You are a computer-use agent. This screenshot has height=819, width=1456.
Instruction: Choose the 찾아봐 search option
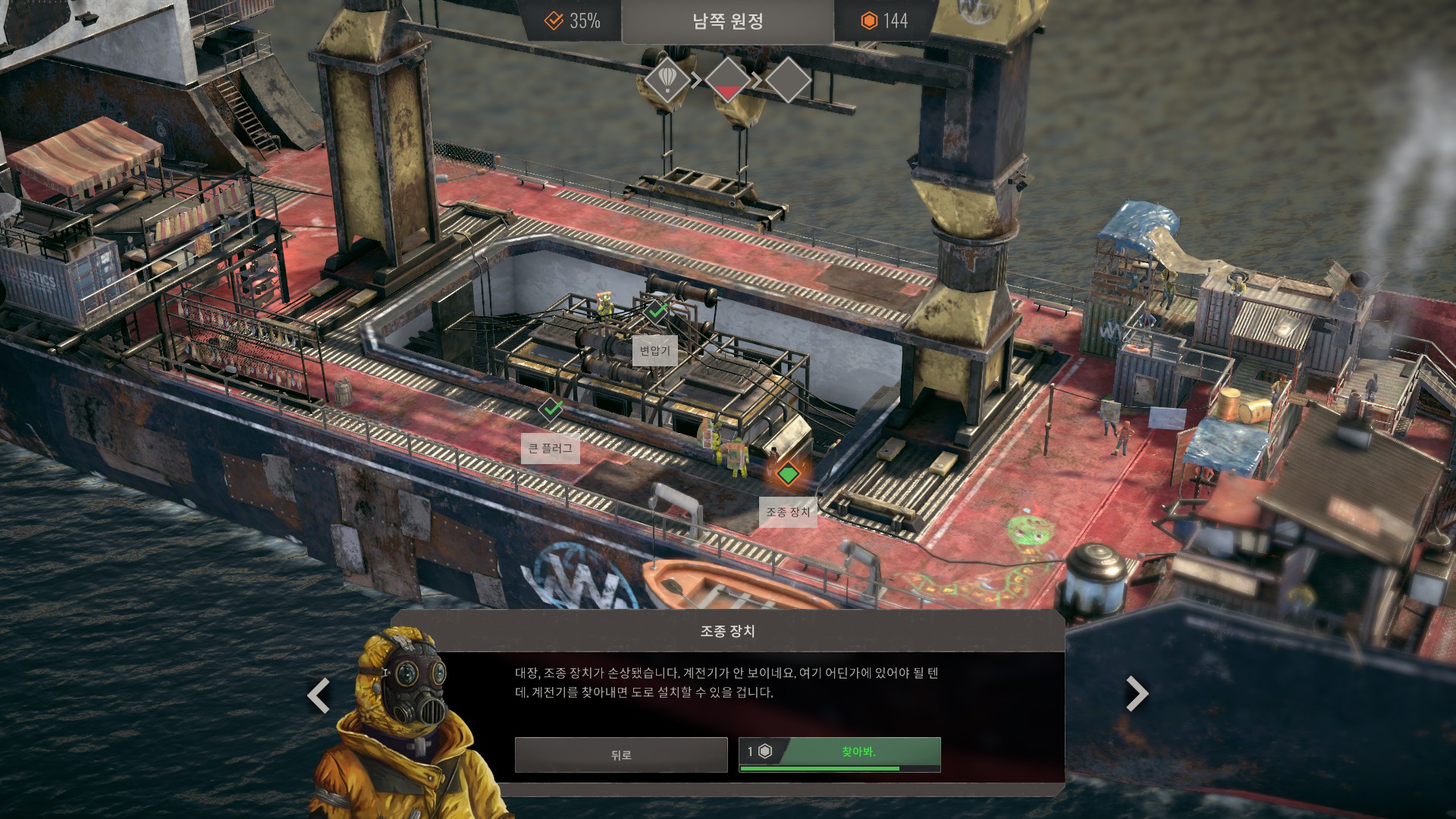tap(839, 754)
